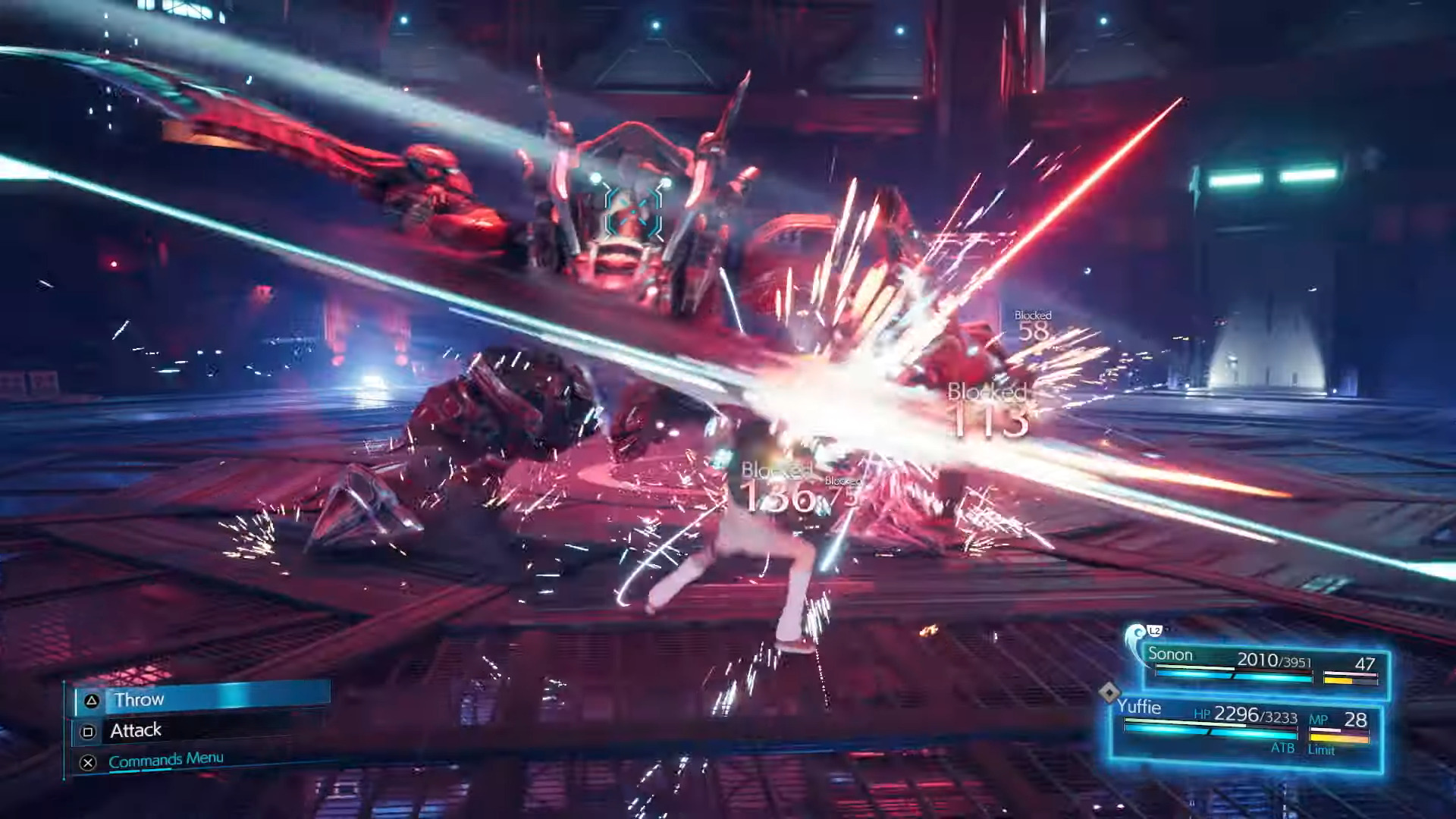Toggle Yuffie's MP counter showing 28
This screenshot has width=1456, height=819.
[x=1355, y=718]
